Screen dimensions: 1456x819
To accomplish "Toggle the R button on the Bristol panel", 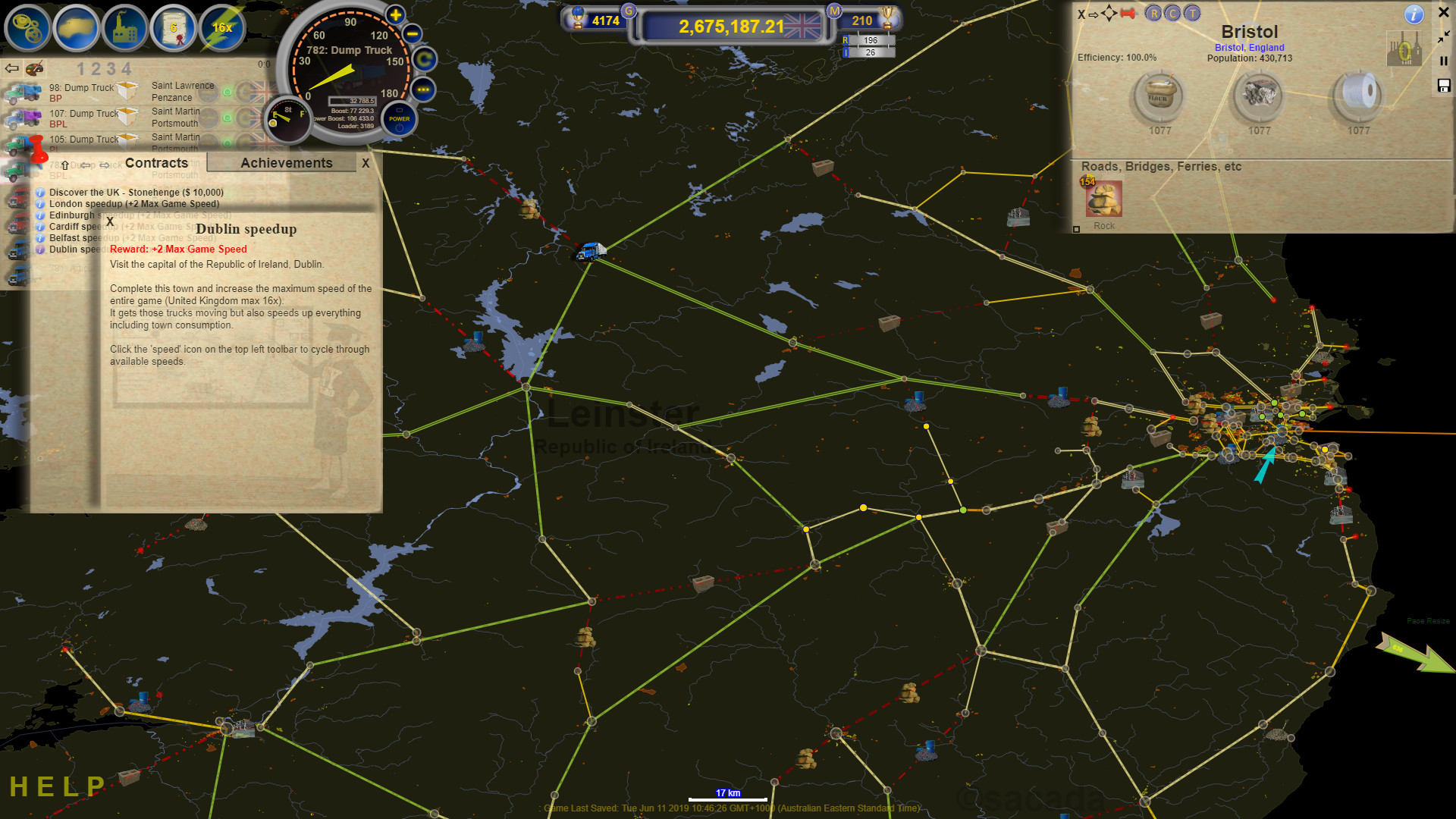I will pyautogui.click(x=1153, y=13).
